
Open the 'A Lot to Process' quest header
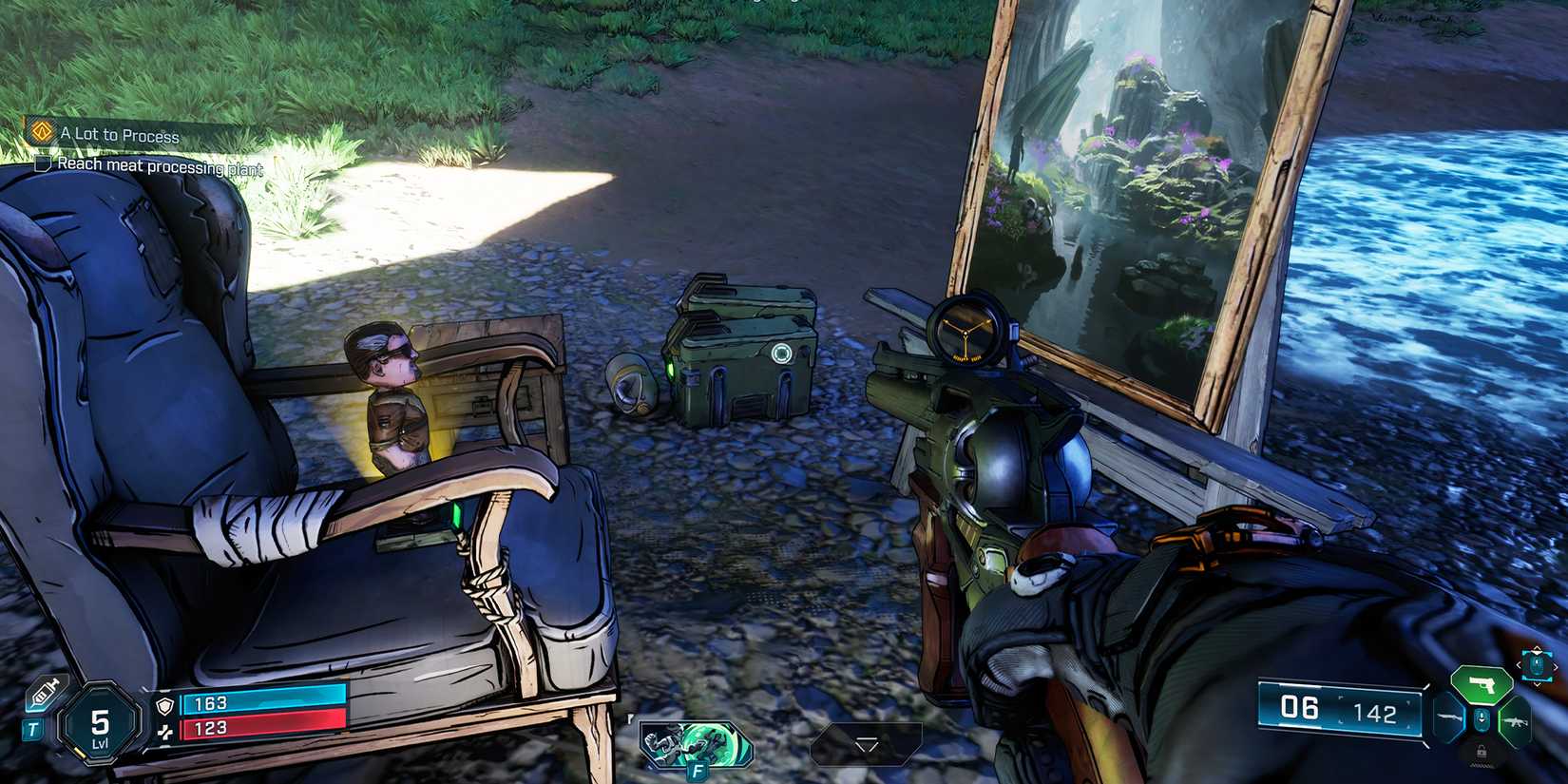[119, 135]
